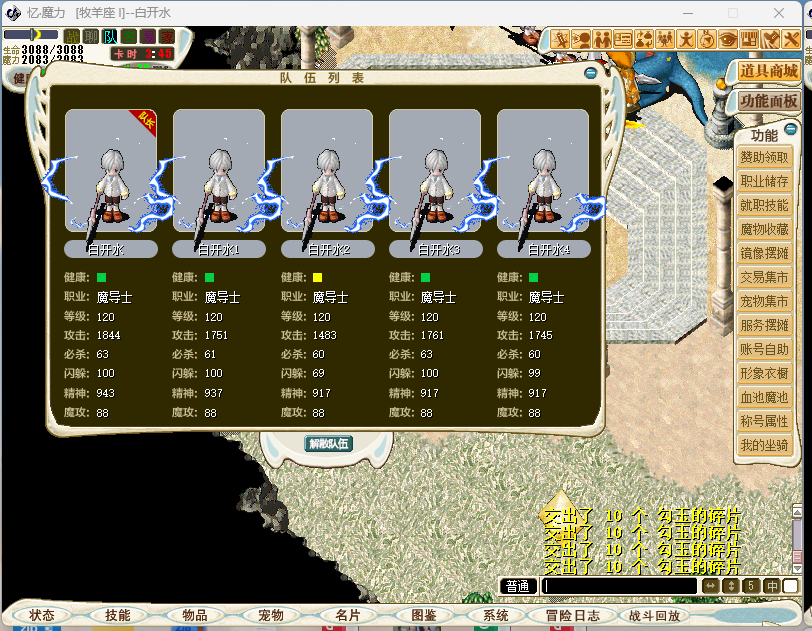Image resolution: width=812 pixels, height=631 pixels.
Task: Choose 宠物集市 pet market entry
Action: click(x=764, y=301)
